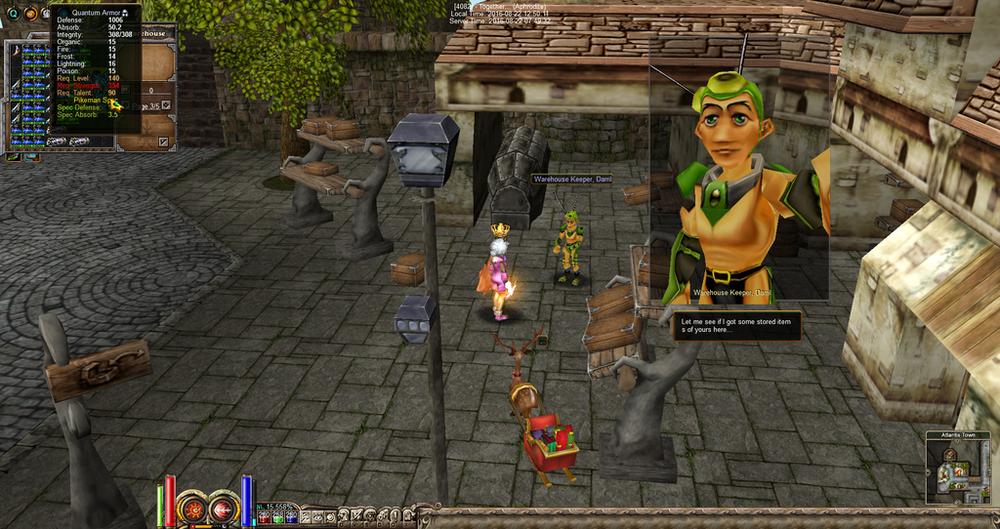This screenshot has width=1000, height=529.
Task: Click the warehouse page 3/5 next button
Action: [x=167, y=104]
